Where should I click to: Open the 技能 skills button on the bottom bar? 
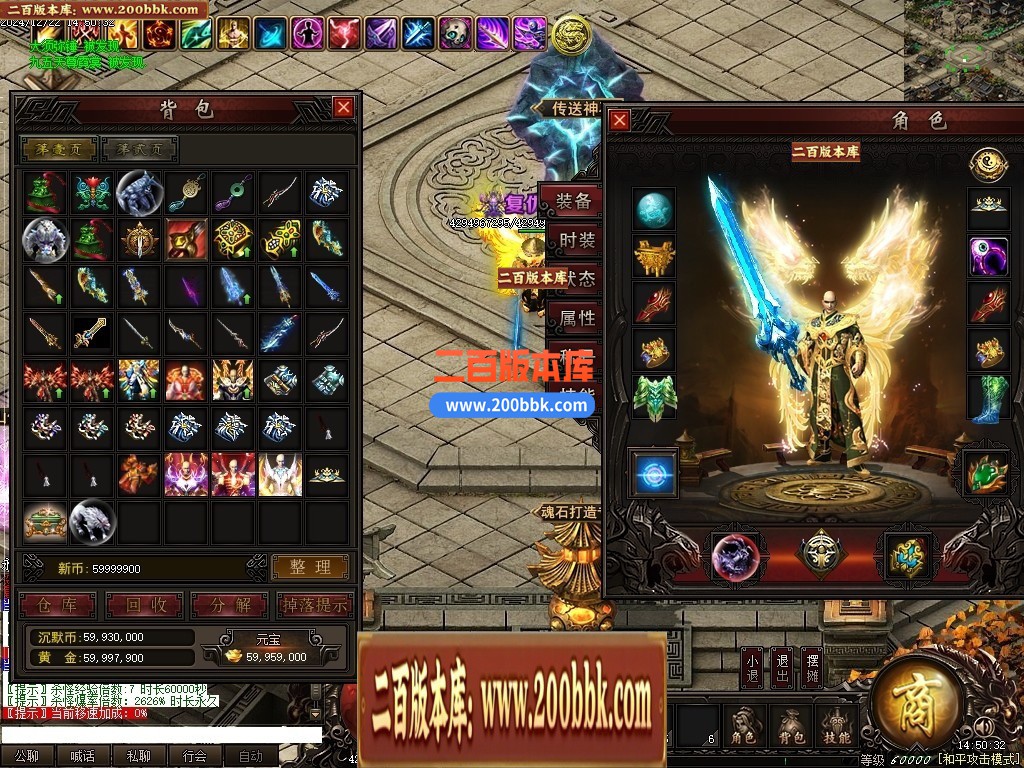836,728
